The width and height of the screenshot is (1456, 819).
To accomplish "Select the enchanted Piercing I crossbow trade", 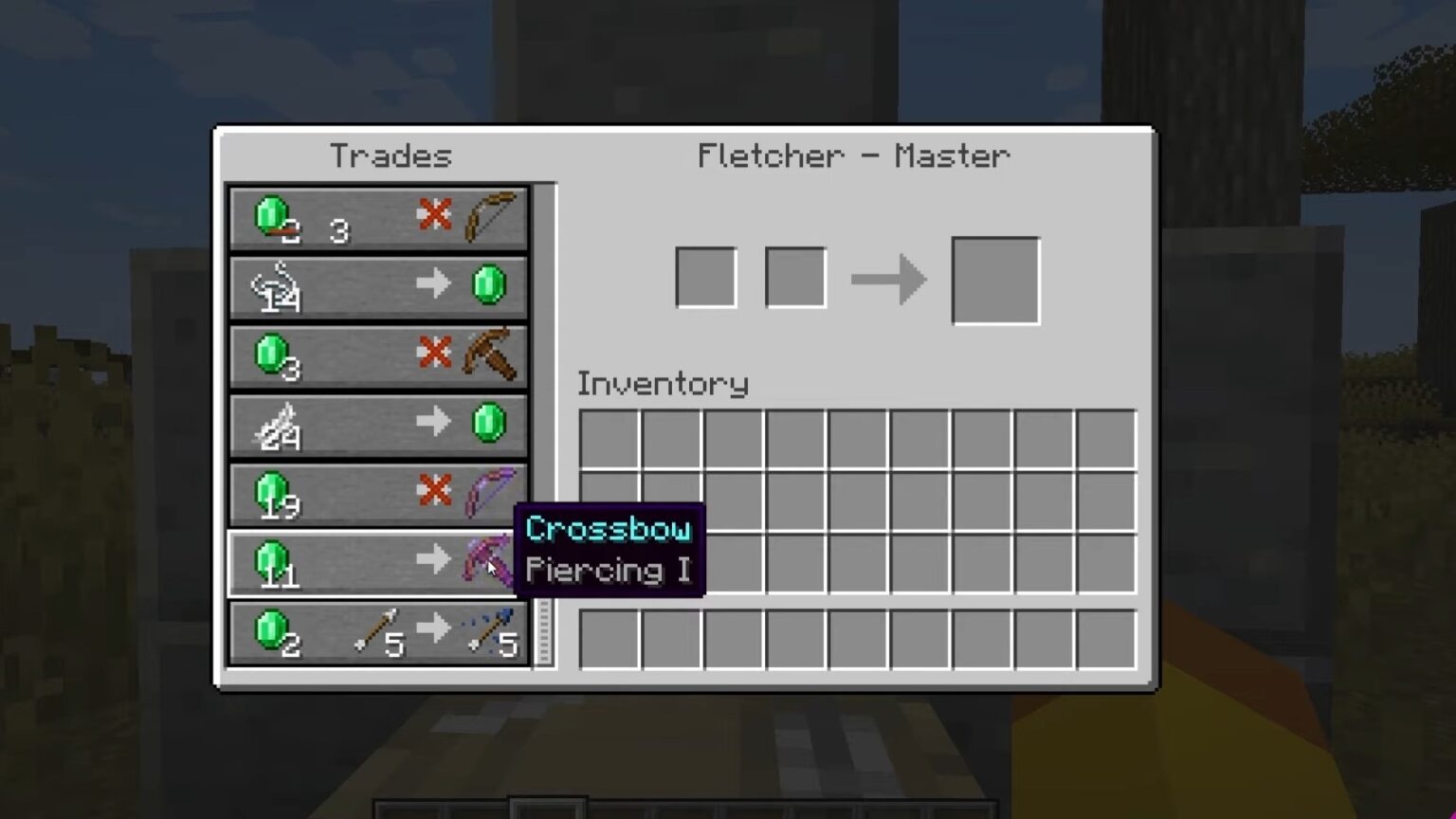I will tap(484, 561).
